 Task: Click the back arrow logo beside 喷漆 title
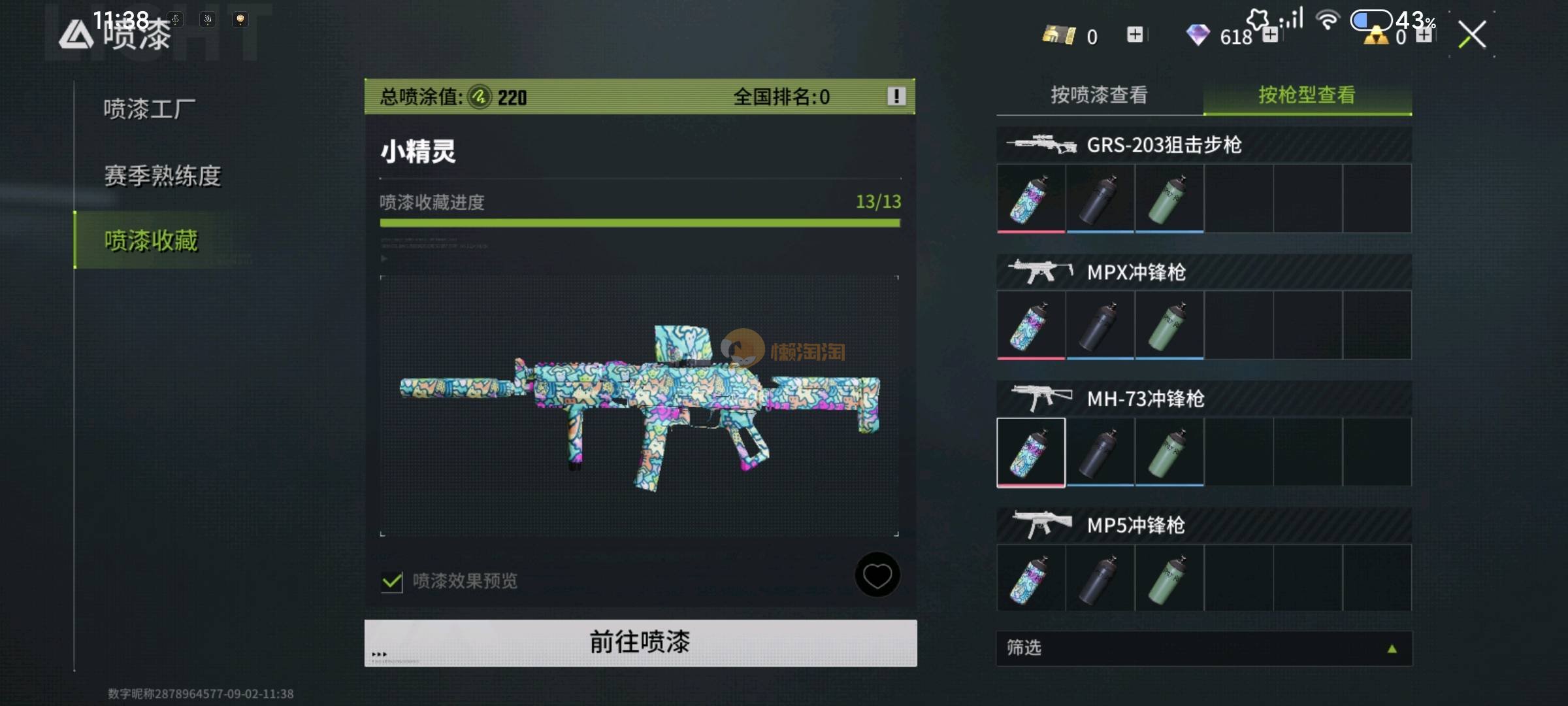coord(76,35)
